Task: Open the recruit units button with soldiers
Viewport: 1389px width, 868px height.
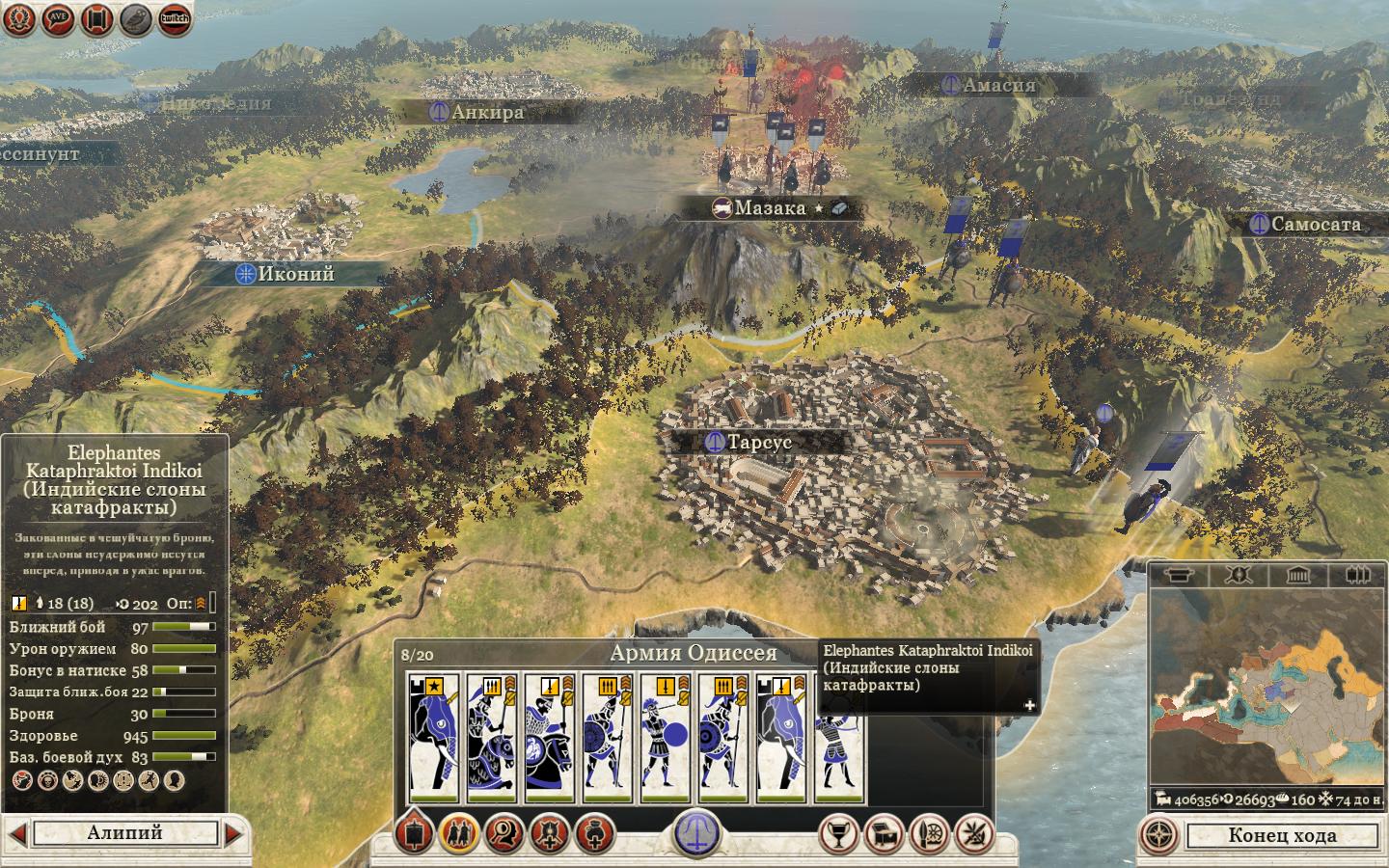Action: (459, 834)
